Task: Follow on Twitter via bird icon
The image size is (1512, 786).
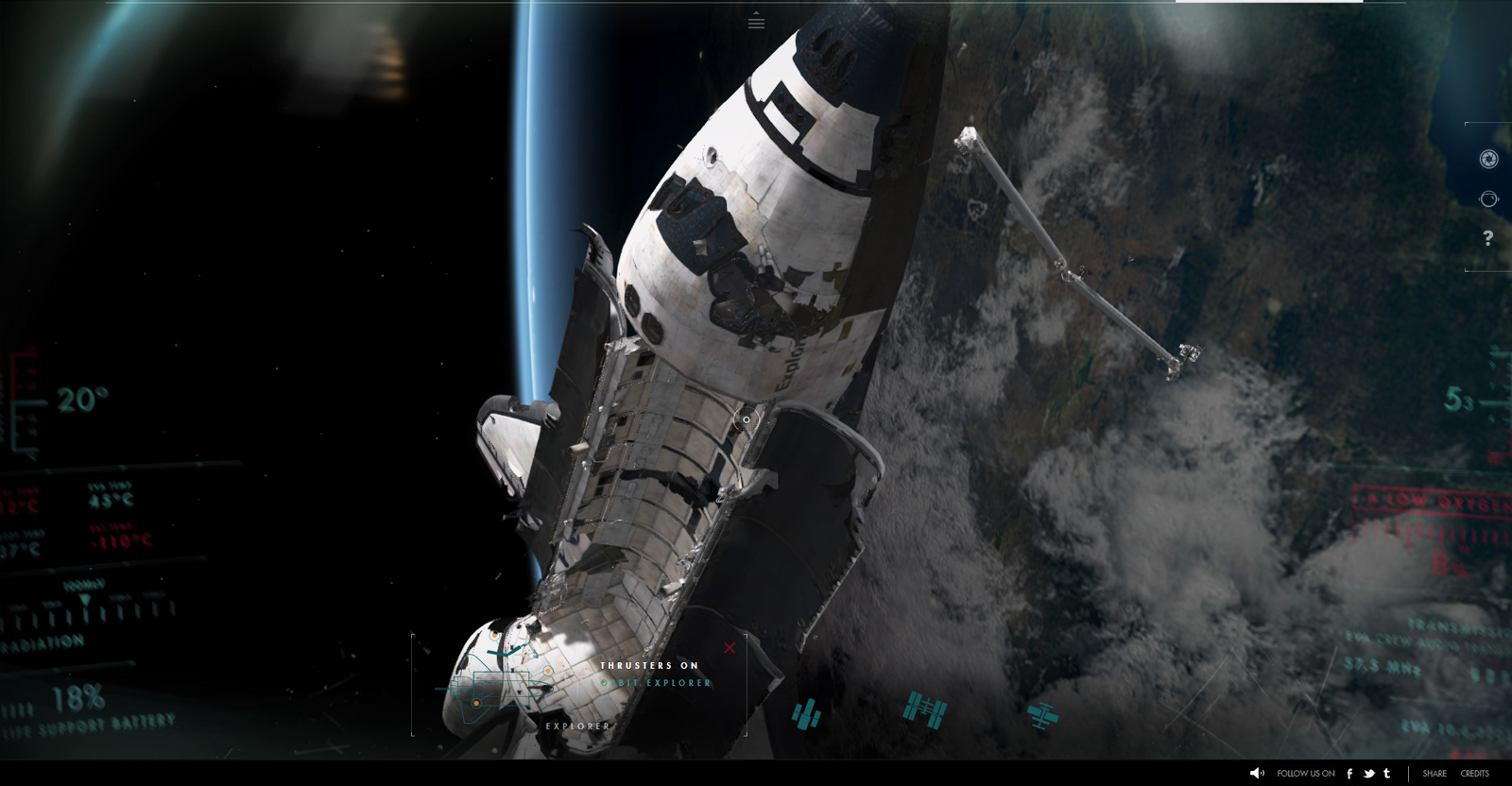Action: (1368, 774)
